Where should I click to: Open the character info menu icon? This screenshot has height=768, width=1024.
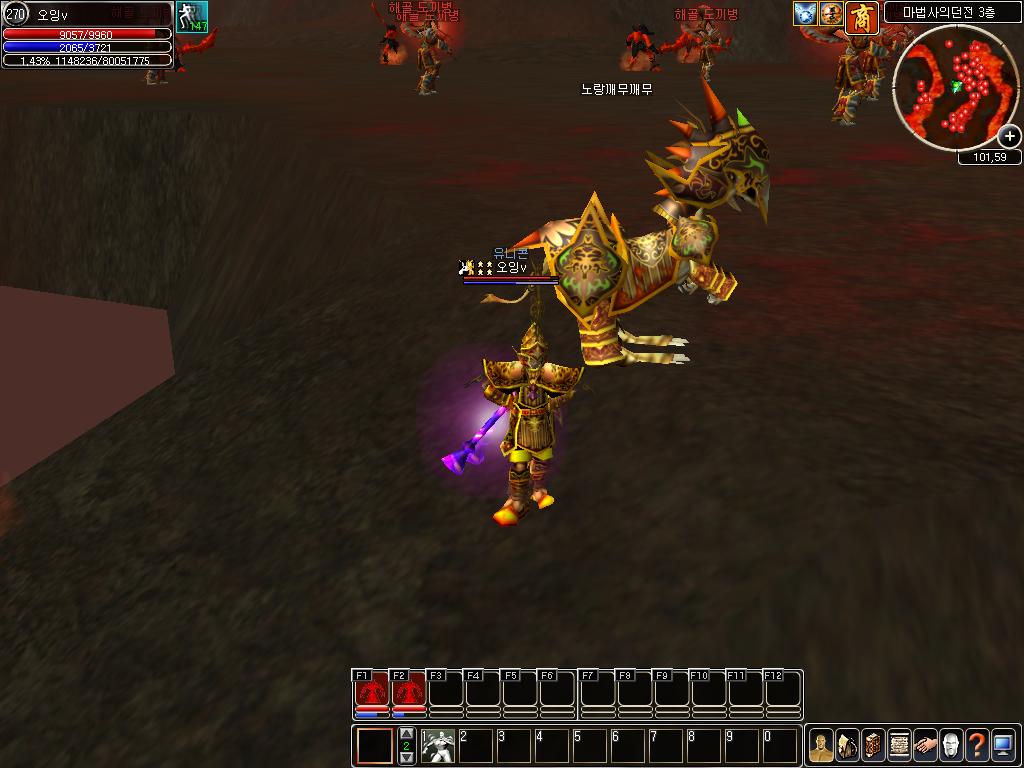[x=821, y=746]
